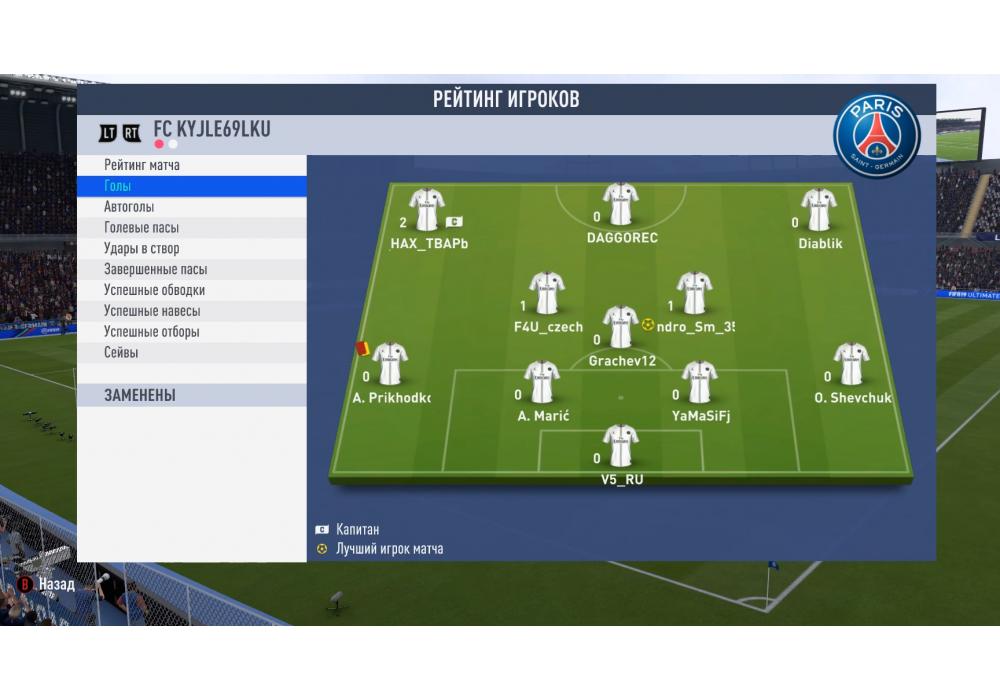Show the Голевые пасы statistics
The height and width of the screenshot is (700, 1000).
(142, 228)
